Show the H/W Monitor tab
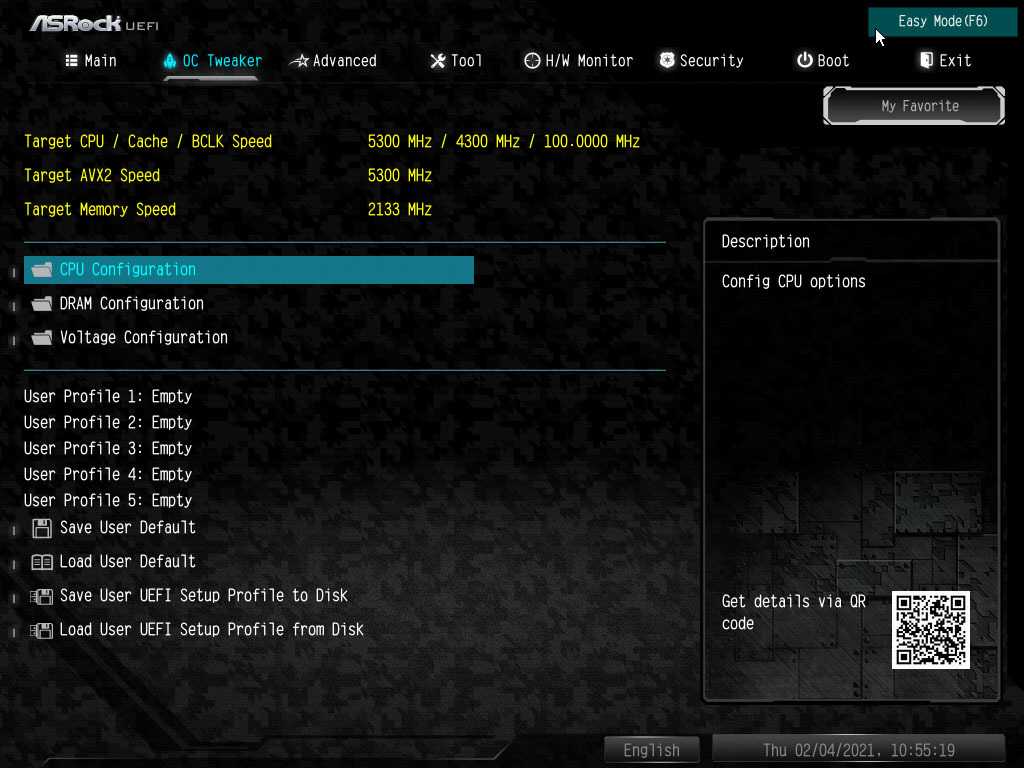The height and width of the screenshot is (768, 1024). [x=579, y=61]
